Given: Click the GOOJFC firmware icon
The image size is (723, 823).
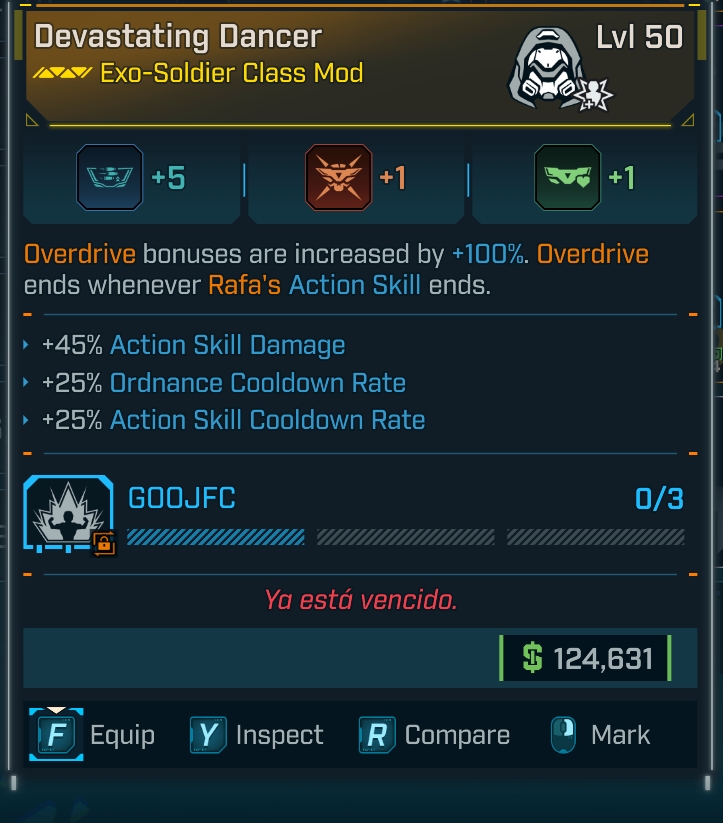Looking at the screenshot, I should pos(69,514).
